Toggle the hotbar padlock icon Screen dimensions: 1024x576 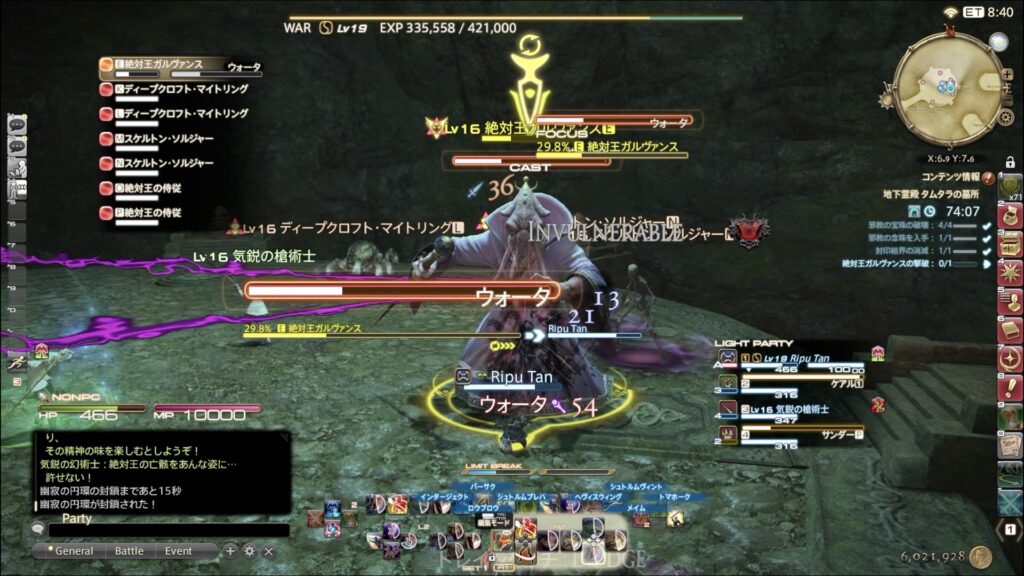tap(1010, 162)
